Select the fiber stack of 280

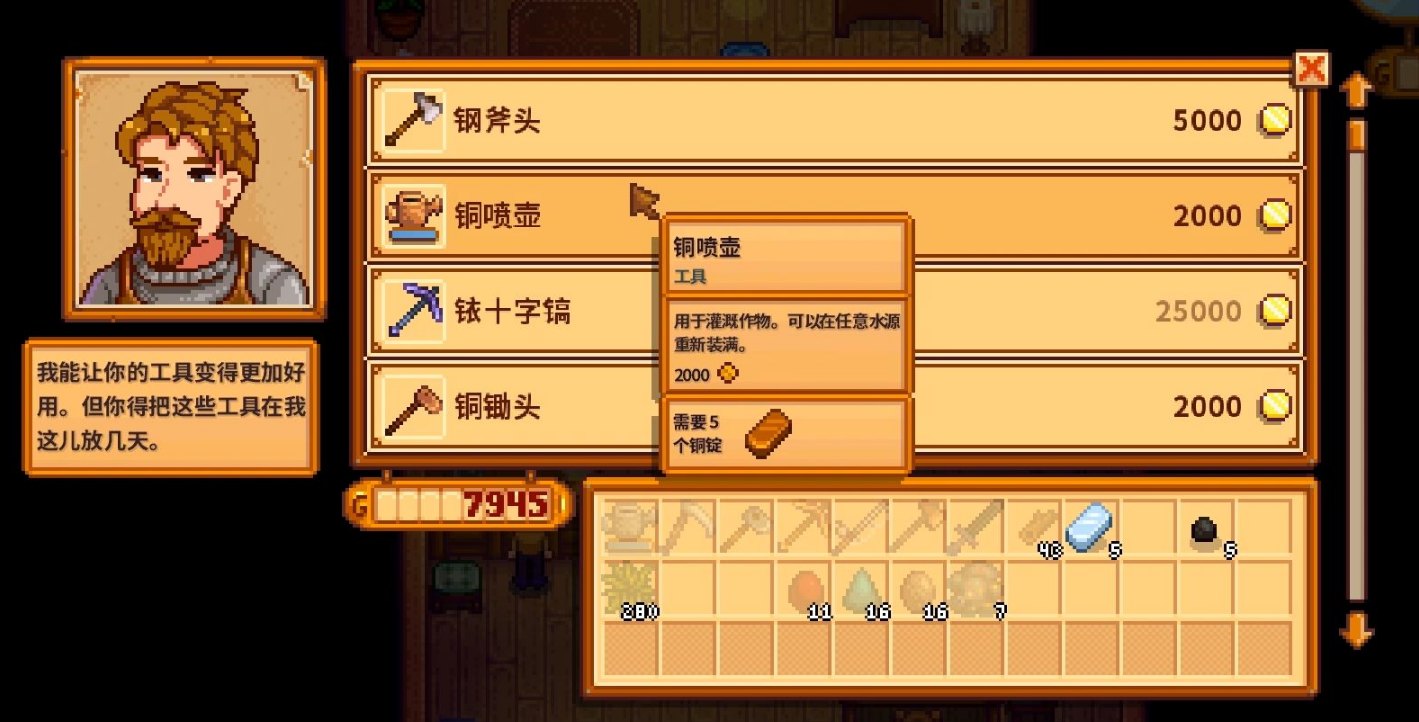630,588
